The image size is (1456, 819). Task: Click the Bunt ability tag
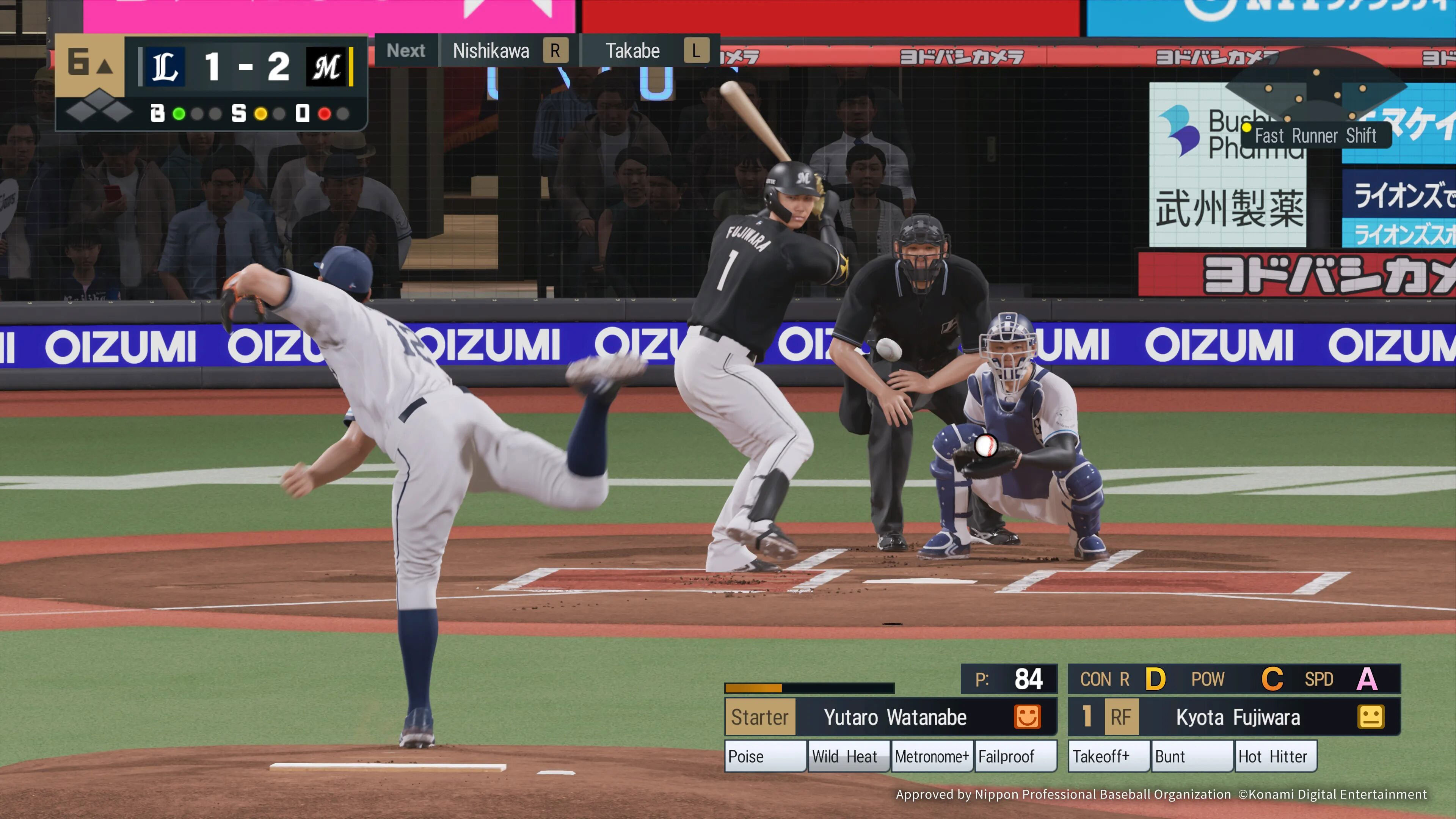[x=1191, y=756]
